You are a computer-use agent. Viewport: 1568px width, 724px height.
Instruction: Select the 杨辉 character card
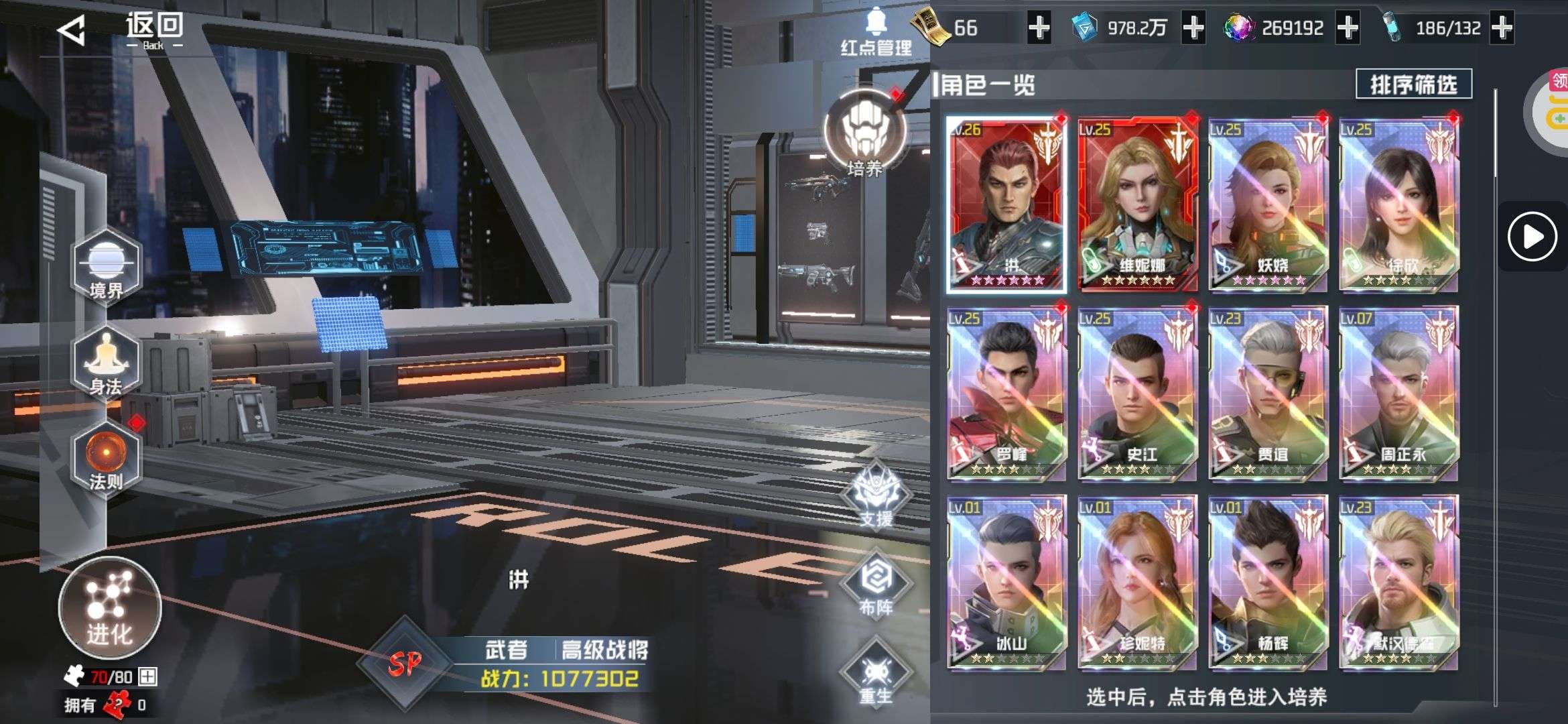coord(1268,583)
